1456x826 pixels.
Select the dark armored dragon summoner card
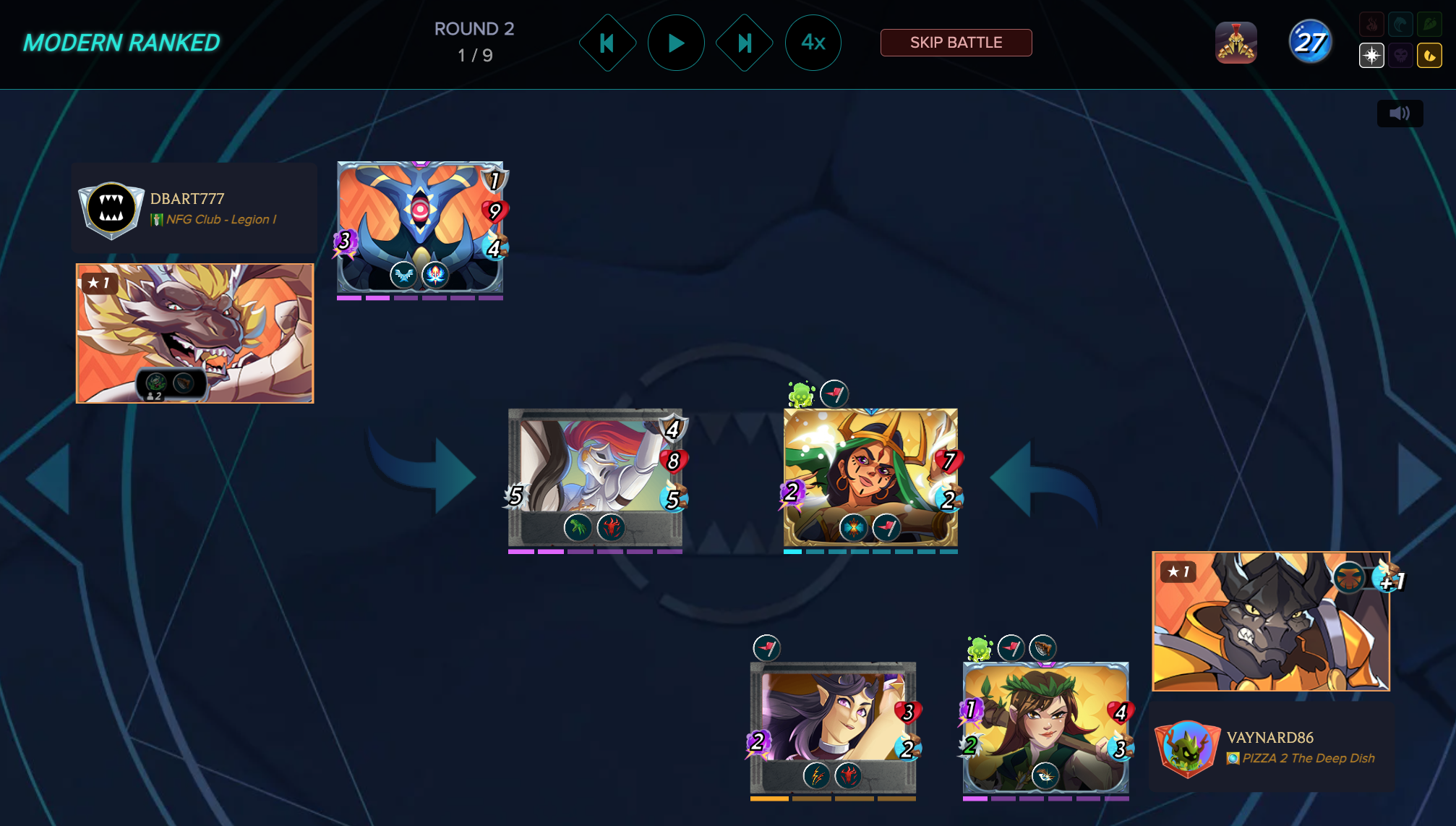click(1270, 622)
